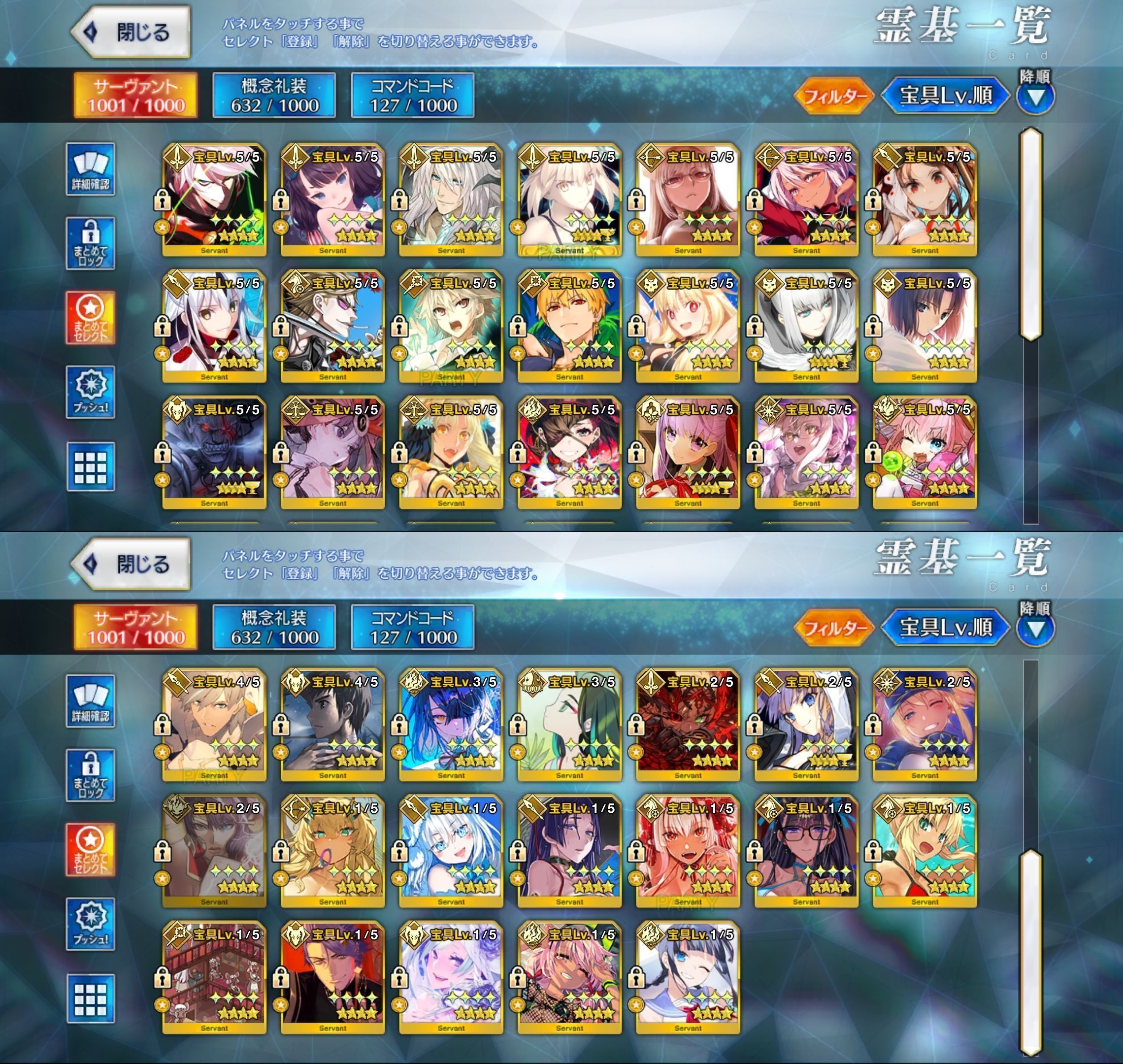
Task: Switch to 概念礼装 tab in the upper screenshot
Action: pyautogui.click(x=274, y=95)
